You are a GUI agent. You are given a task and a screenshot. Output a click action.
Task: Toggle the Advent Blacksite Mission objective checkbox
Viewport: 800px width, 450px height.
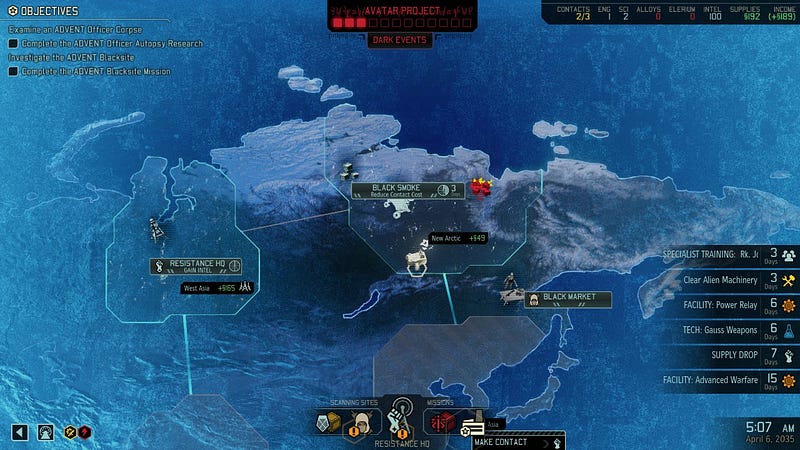coord(13,72)
